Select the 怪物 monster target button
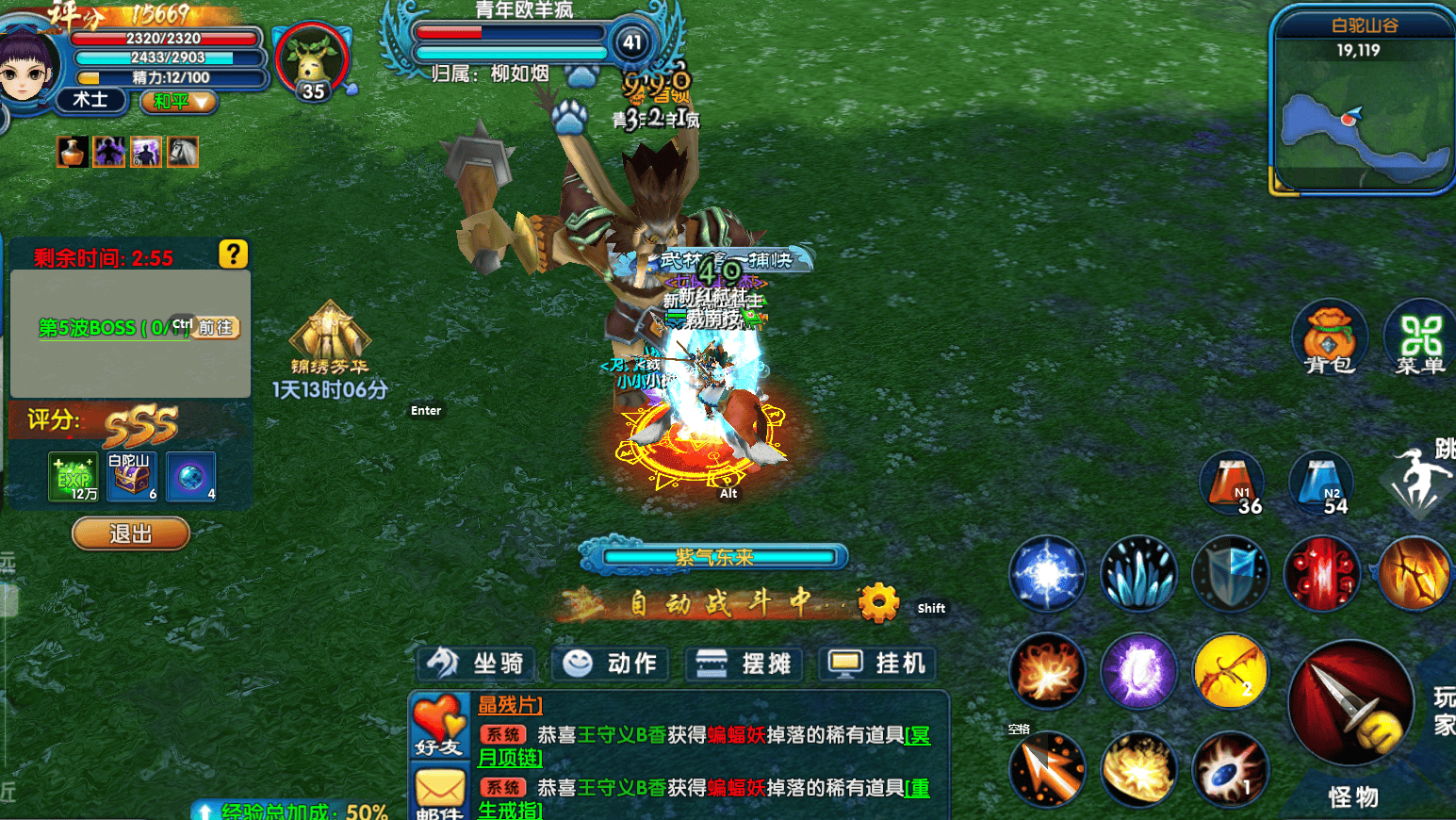Image resolution: width=1456 pixels, height=820 pixels. (x=1353, y=796)
